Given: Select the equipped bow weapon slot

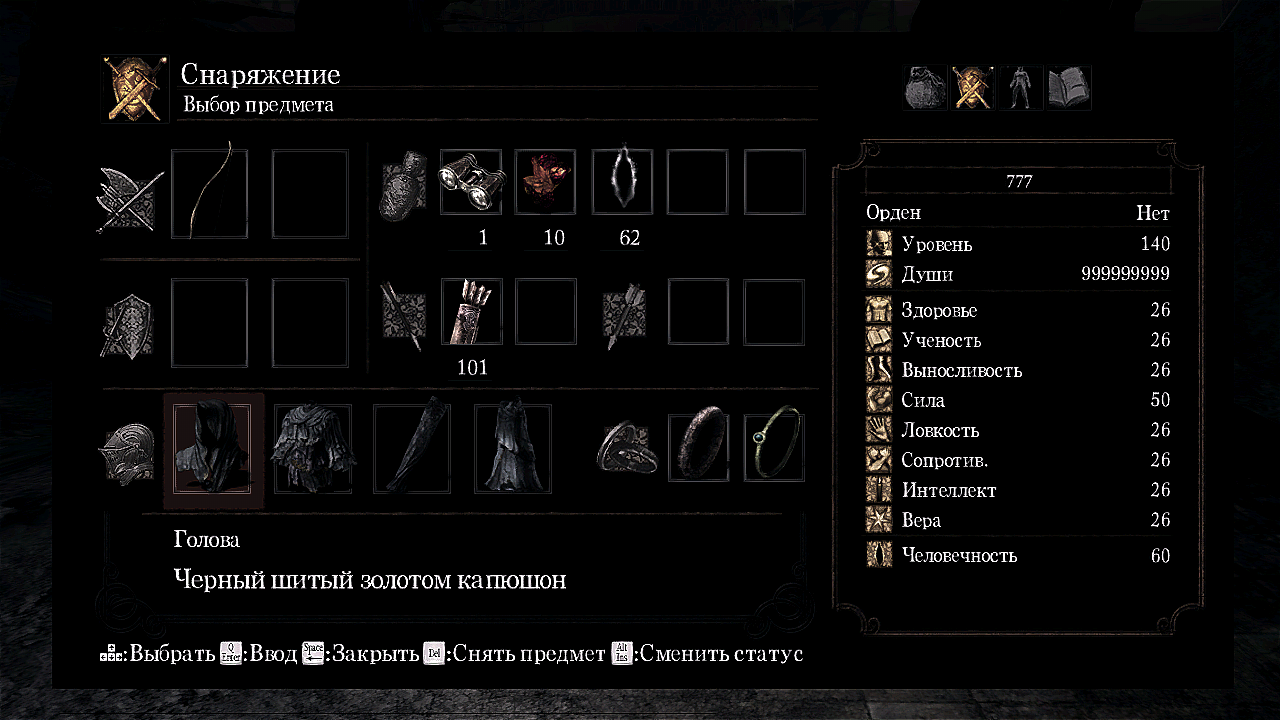Looking at the screenshot, I should pyautogui.click(x=209, y=194).
